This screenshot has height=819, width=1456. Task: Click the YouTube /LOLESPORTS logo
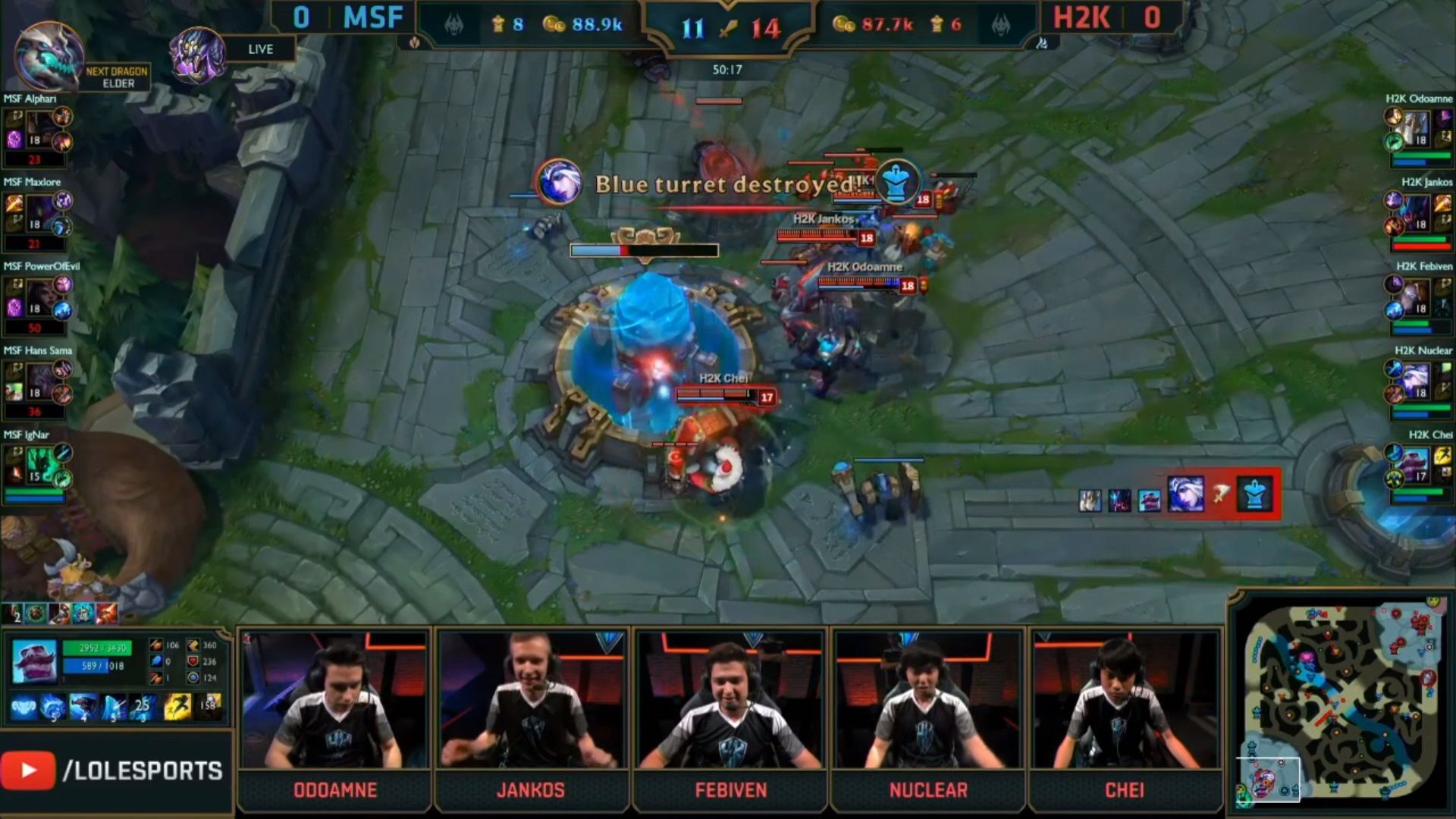coord(114,770)
